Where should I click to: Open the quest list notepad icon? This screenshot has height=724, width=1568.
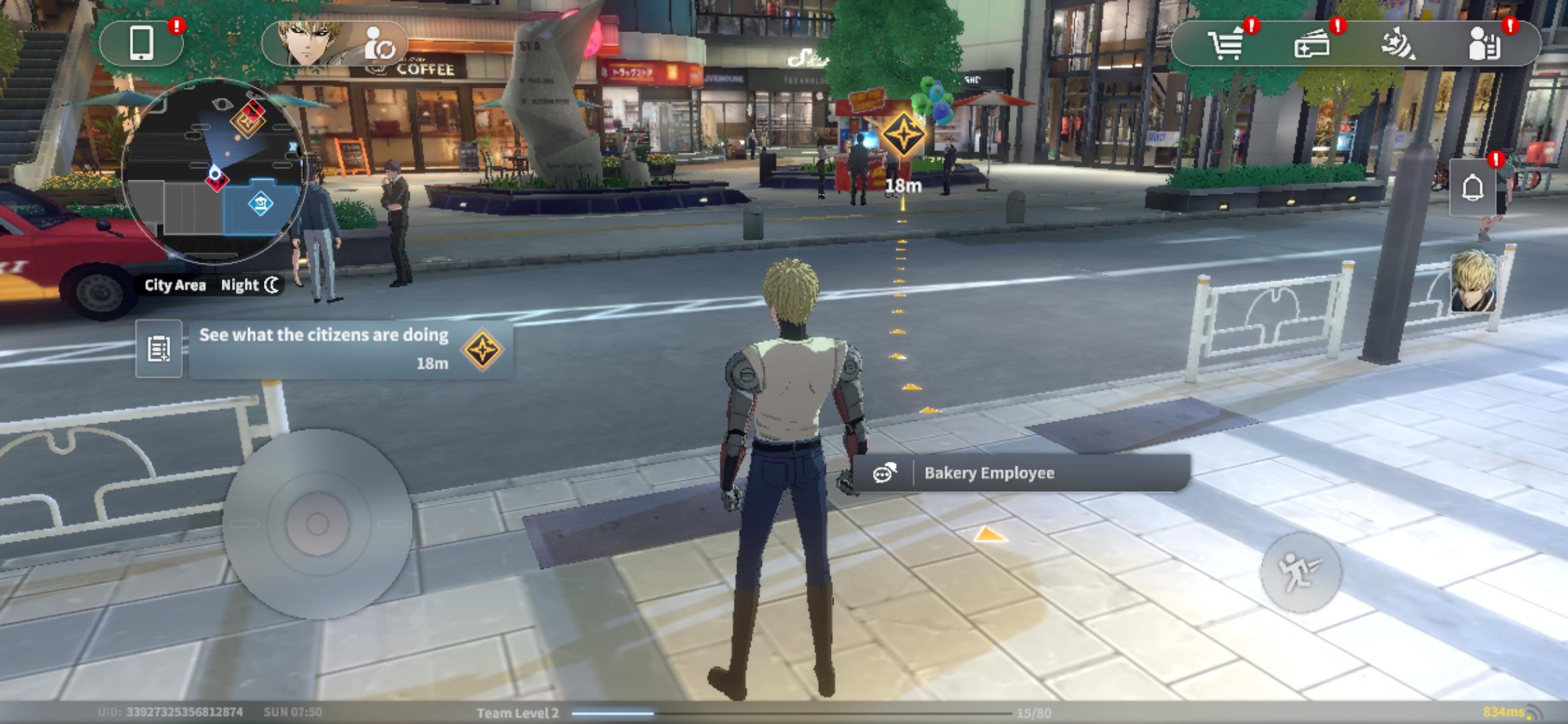[159, 349]
